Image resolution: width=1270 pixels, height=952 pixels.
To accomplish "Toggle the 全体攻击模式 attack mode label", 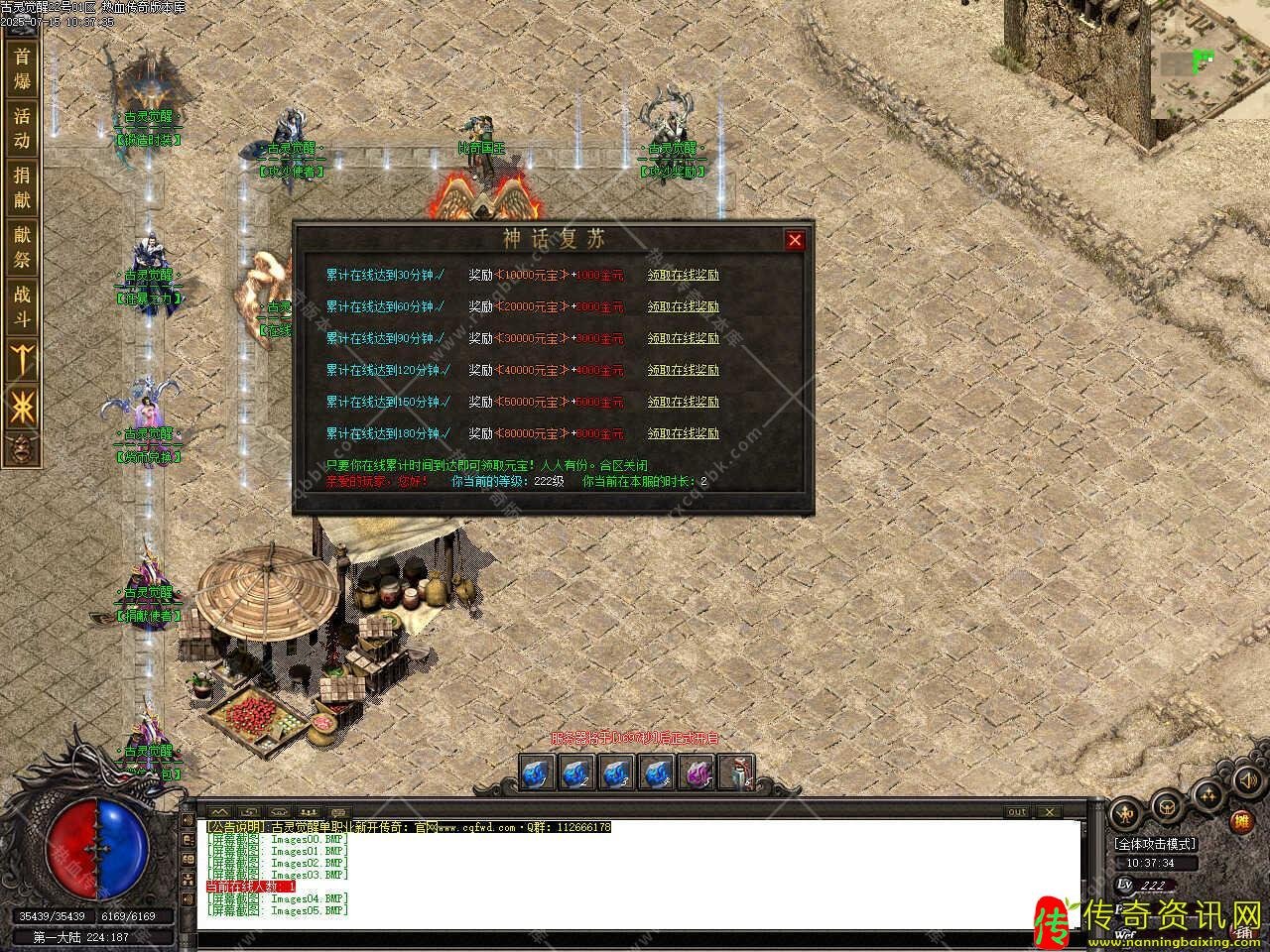I will coord(1156,844).
